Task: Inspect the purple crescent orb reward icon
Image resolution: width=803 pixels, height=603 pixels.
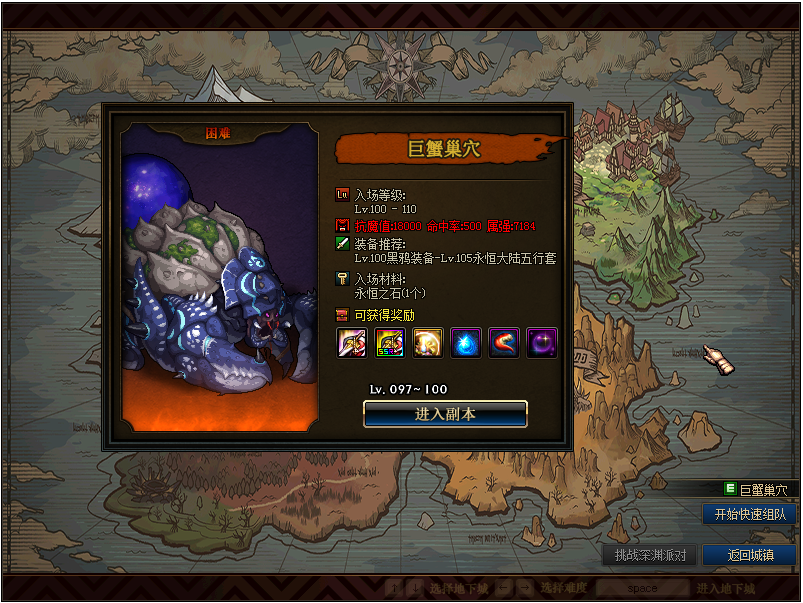Action: tap(542, 343)
